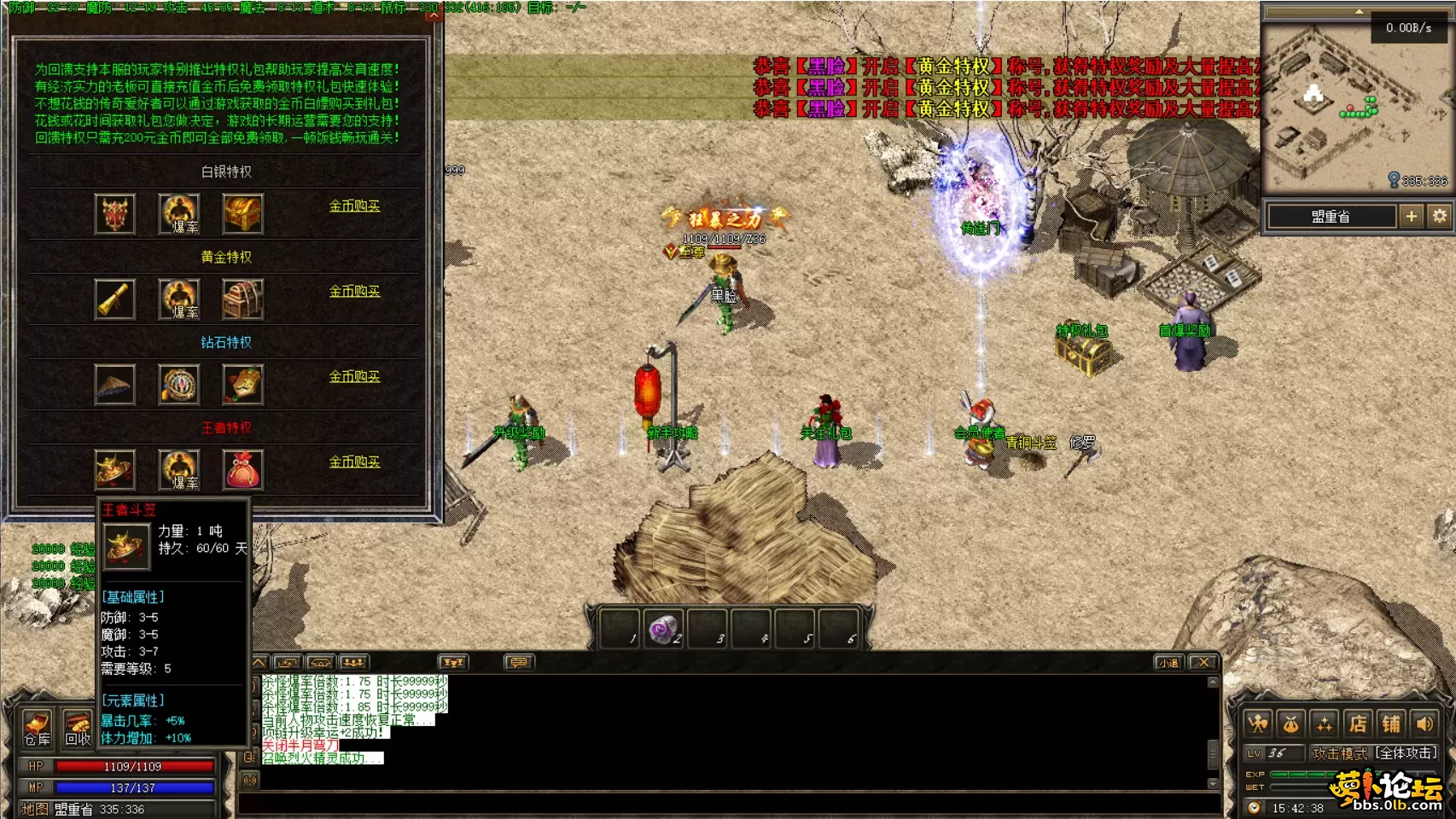Open the bag inventory icon
Image resolution: width=1456 pixels, height=819 pixels.
click(1291, 724)
